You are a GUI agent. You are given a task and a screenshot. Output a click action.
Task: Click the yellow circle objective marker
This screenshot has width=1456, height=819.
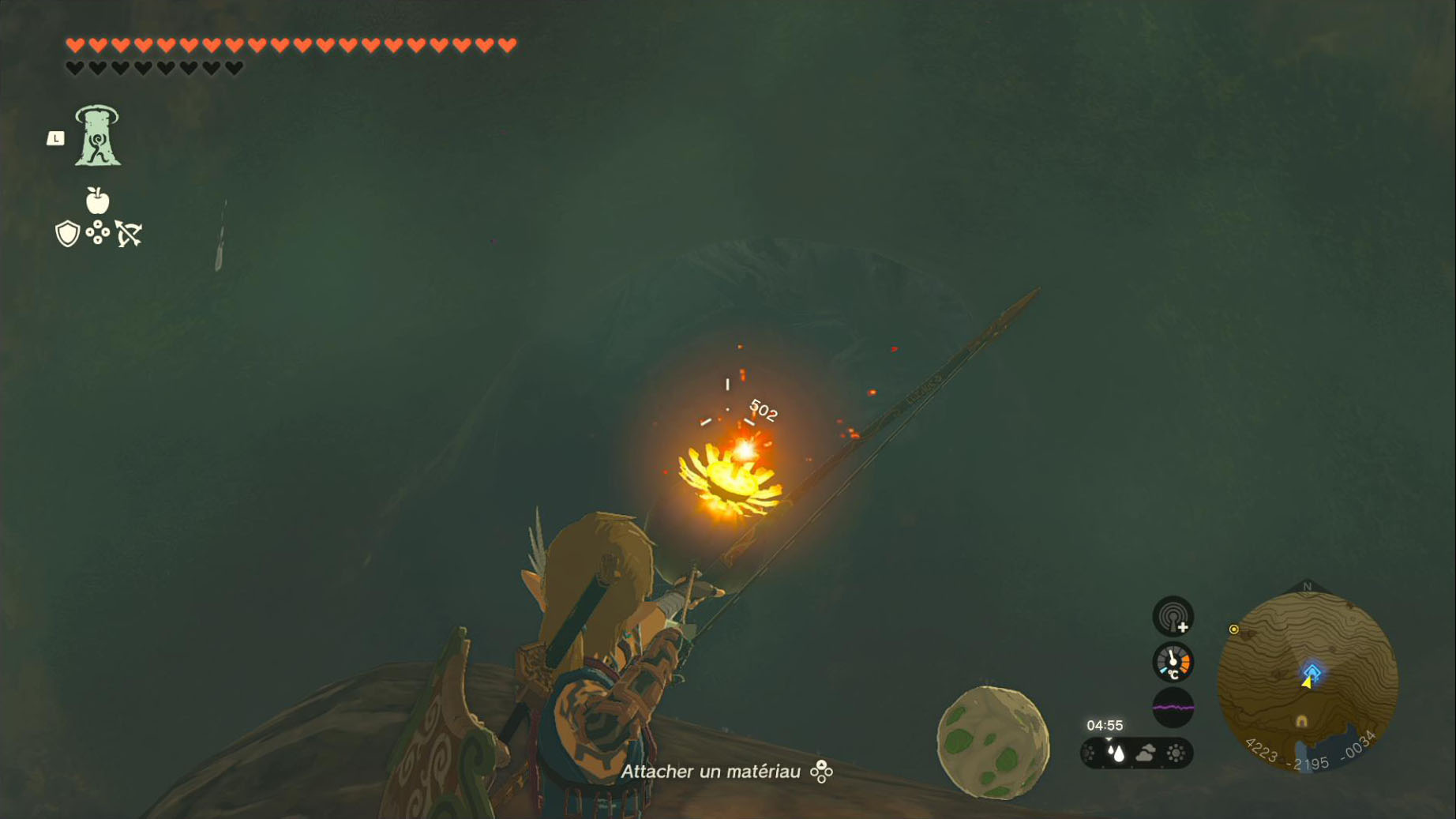pyautogui.click(x=1233, y=629)
